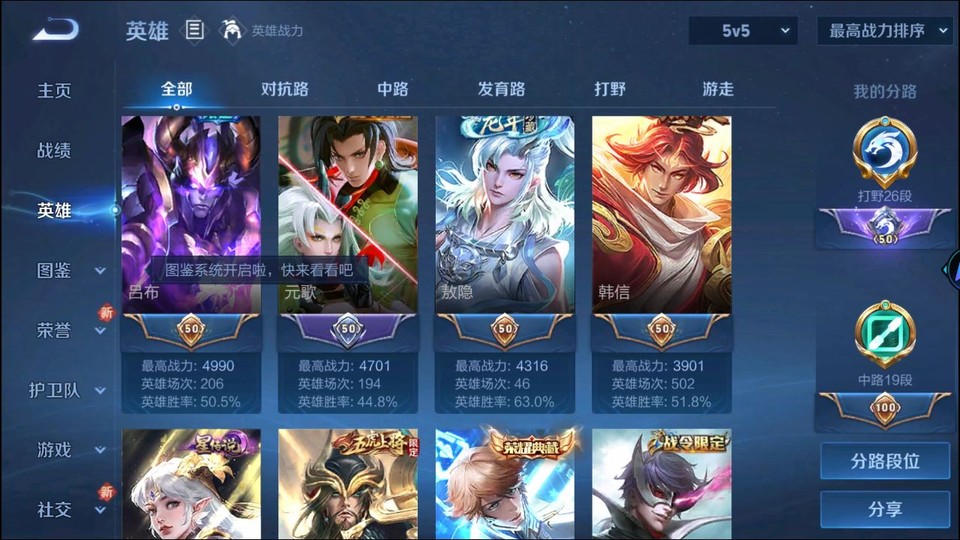Screen dimensions: 960x540
Task: Expand the 社交 social menu entry
Action: [70, 510]
